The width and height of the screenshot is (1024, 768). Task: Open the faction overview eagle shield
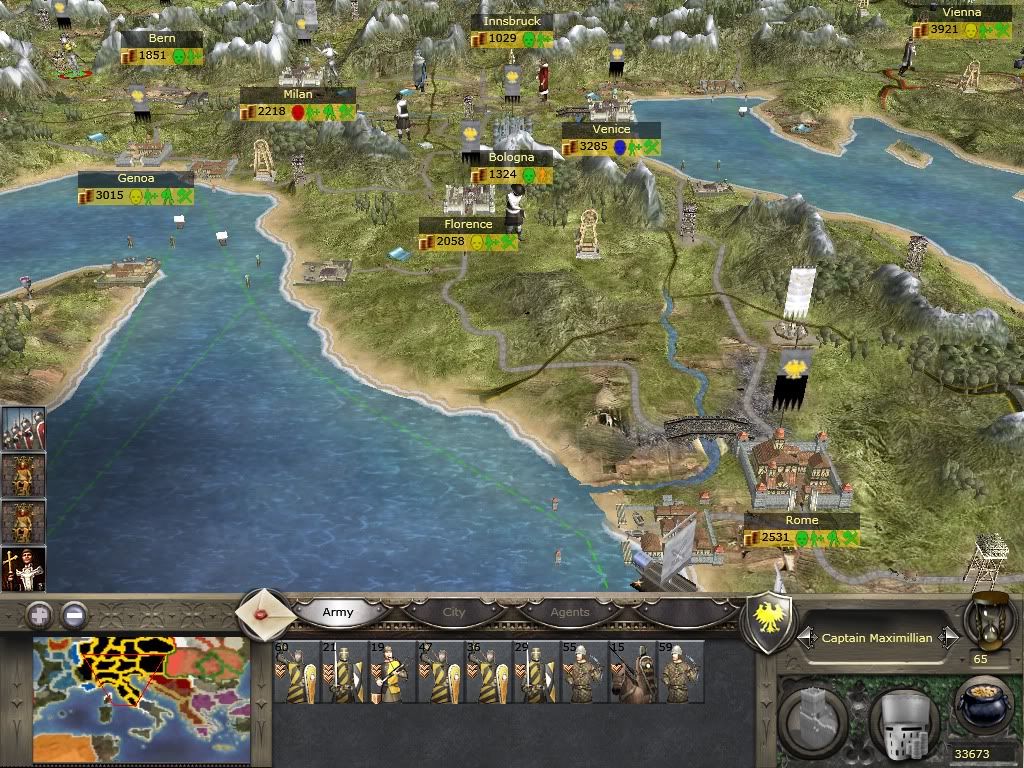click(768, 620)
